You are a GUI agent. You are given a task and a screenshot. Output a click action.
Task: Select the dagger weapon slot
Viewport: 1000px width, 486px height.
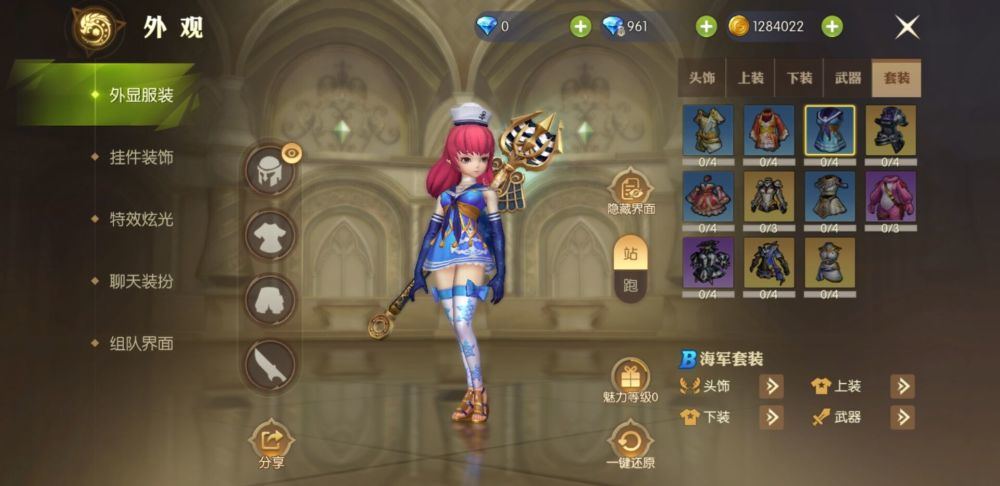coord(270,364)
